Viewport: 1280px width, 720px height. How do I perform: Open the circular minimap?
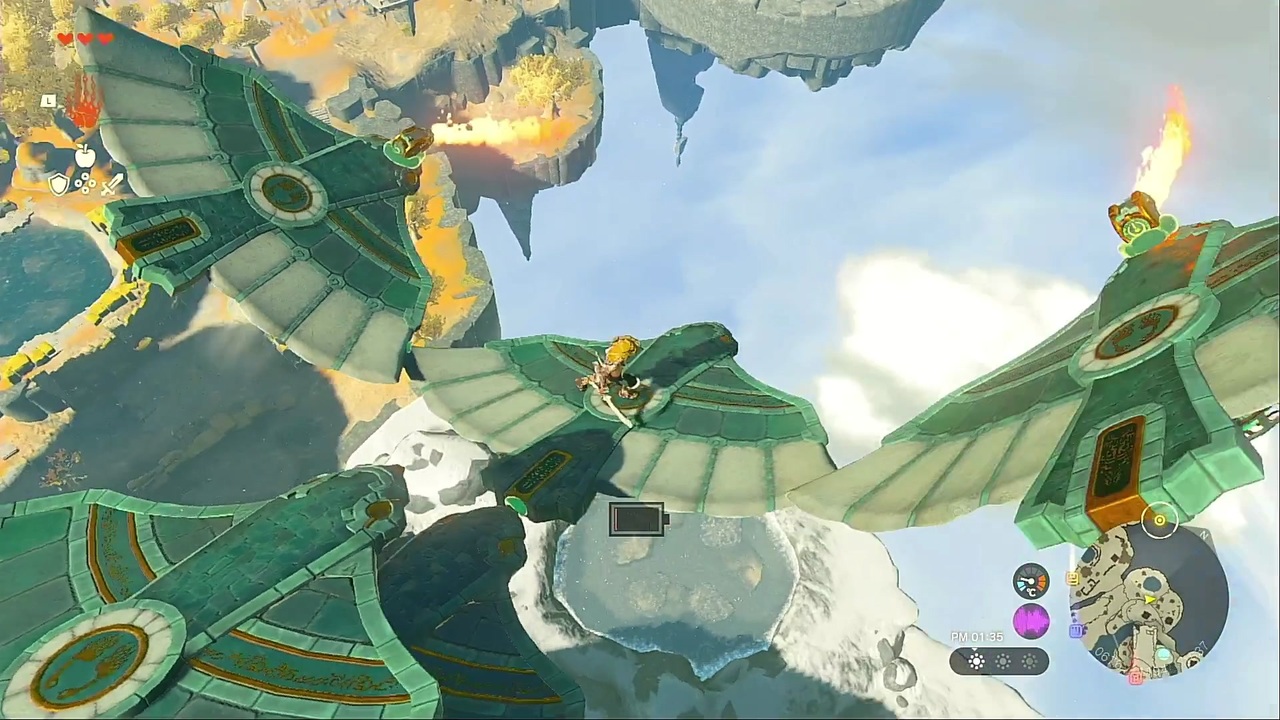tap(1148, 598)
